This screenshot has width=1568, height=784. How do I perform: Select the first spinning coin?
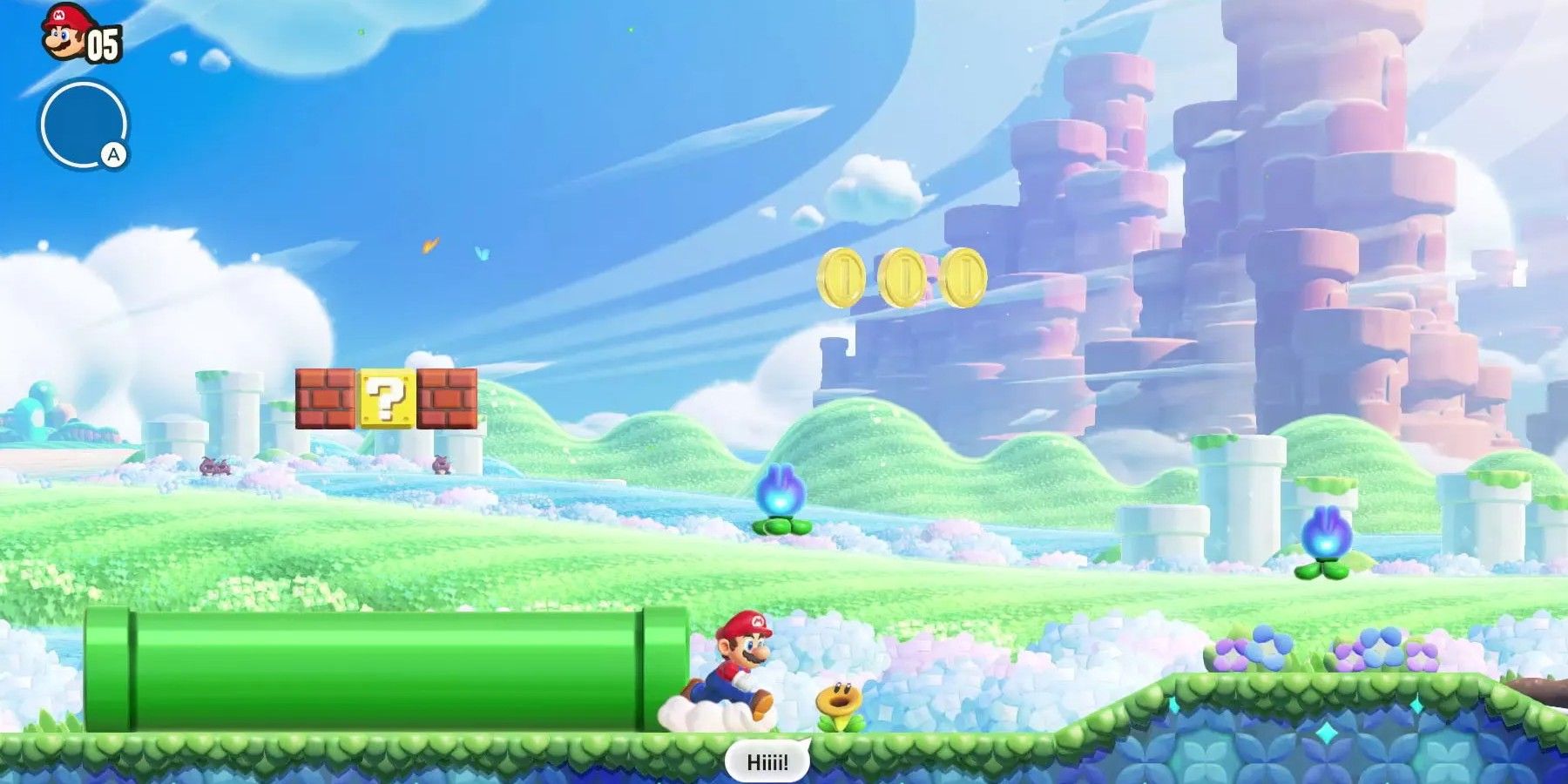[841, 279]
